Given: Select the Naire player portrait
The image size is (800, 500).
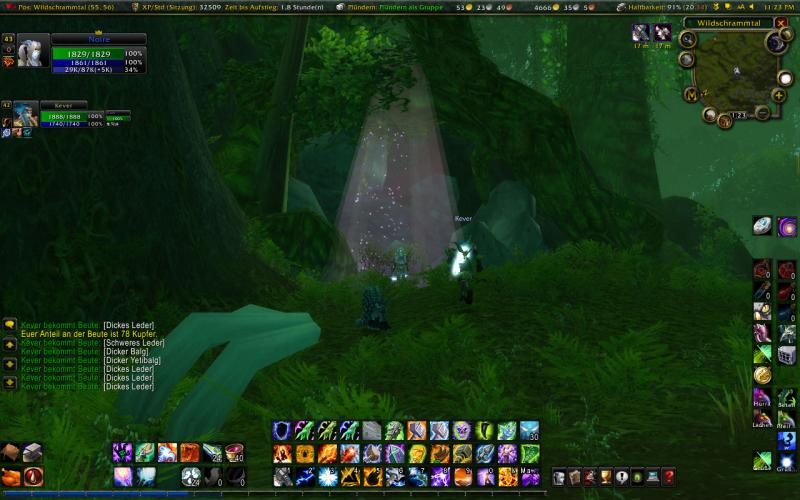Looking at the screenshot, I should tap(32, 52).
